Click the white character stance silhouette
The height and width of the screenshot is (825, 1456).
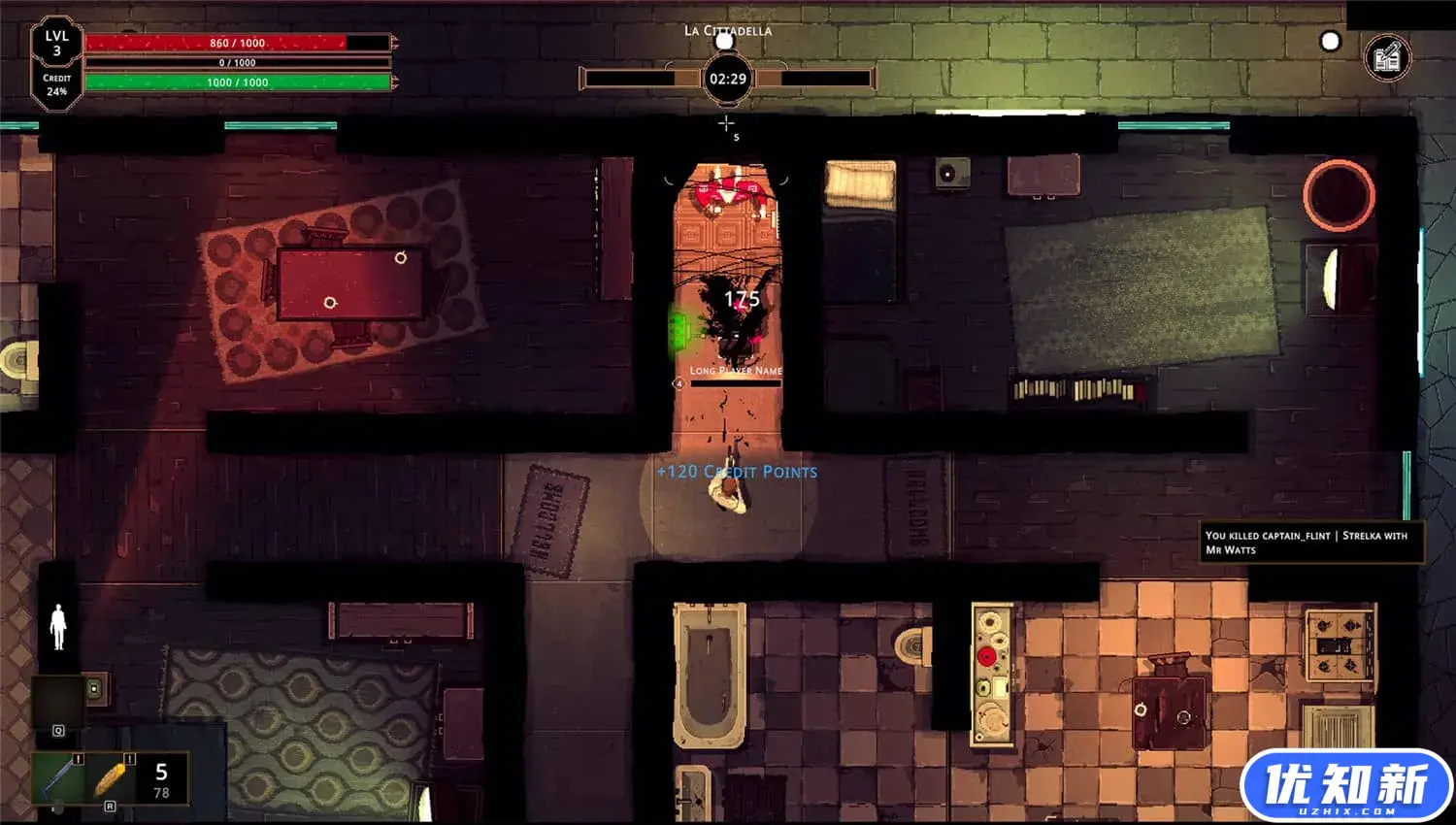[58, 627]
